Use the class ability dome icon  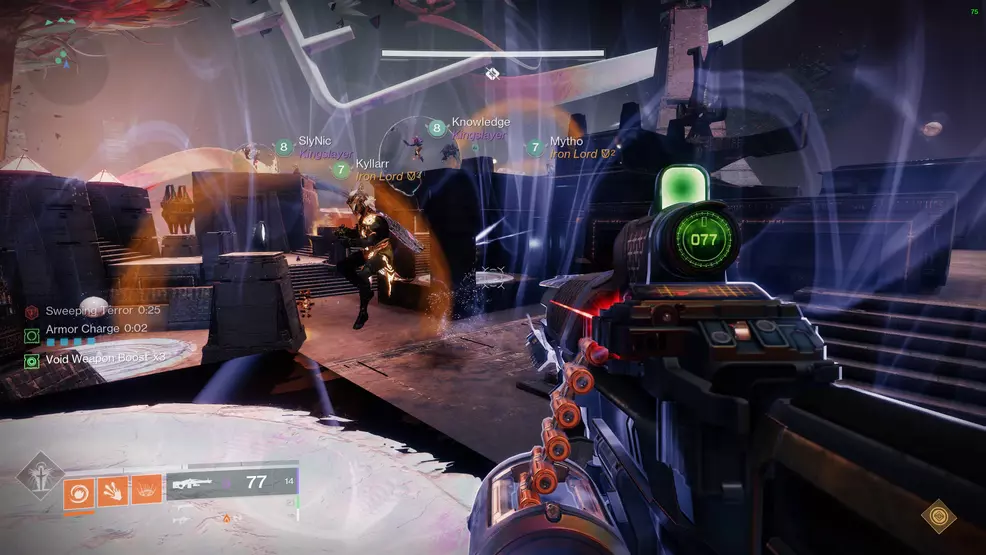pyautogui.click(x=146, y=490)
